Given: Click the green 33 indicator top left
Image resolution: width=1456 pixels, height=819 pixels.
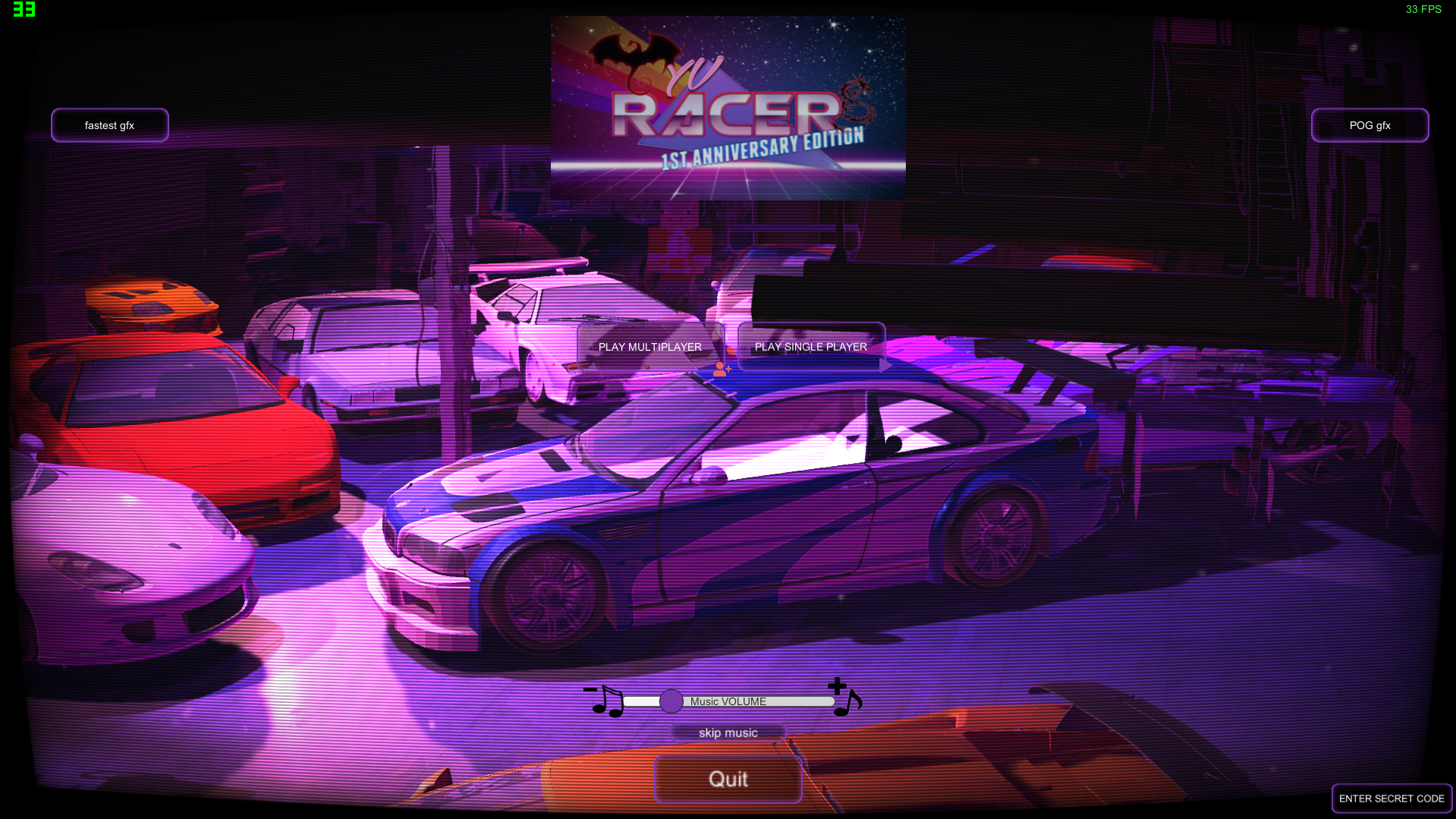Looking at the screenshot, I should 23,10.
